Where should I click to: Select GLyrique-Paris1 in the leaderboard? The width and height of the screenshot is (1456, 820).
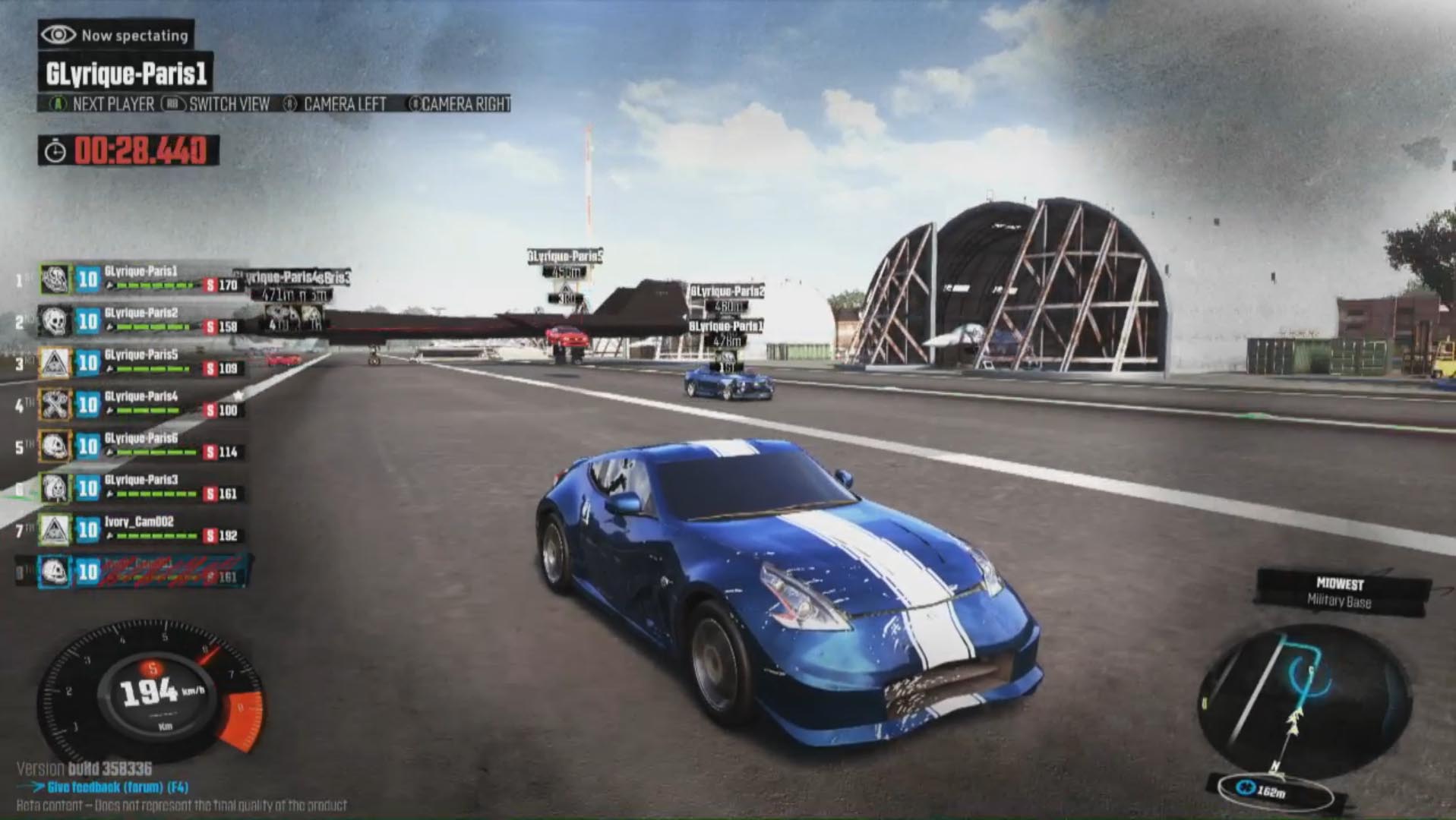click(x=141, y=279)
